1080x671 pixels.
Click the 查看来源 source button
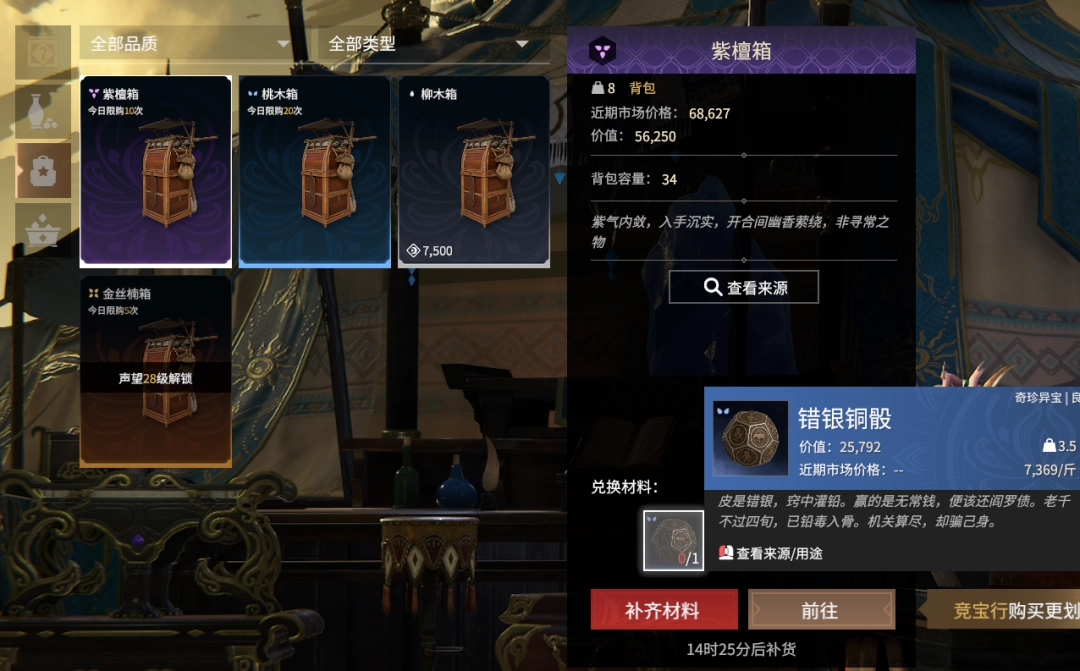[x=744, y=288]
